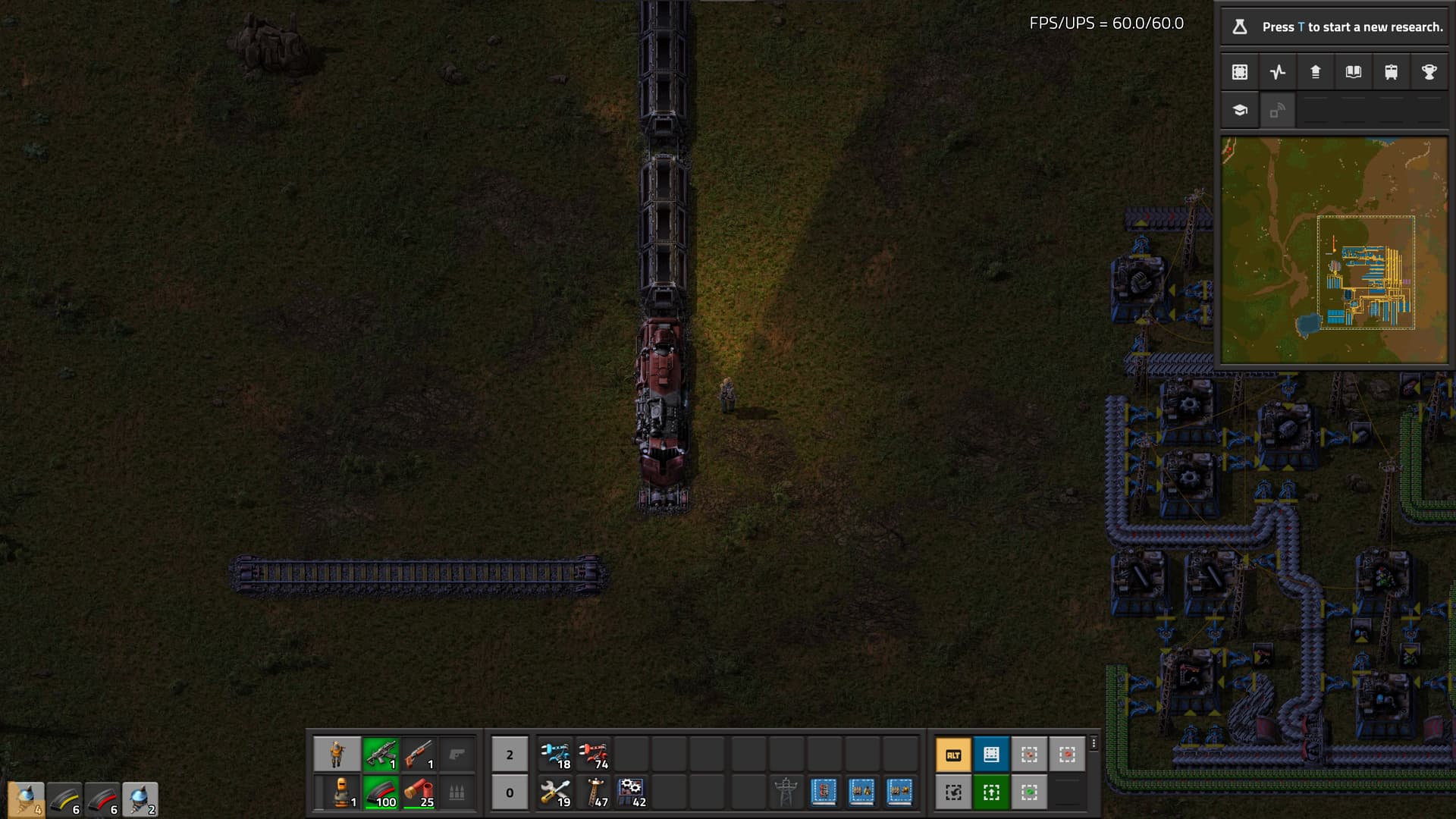This screenshot has height=819, width=1456.
Task: Pick the red long-handed inserter slot
Action: coord(594,755)
